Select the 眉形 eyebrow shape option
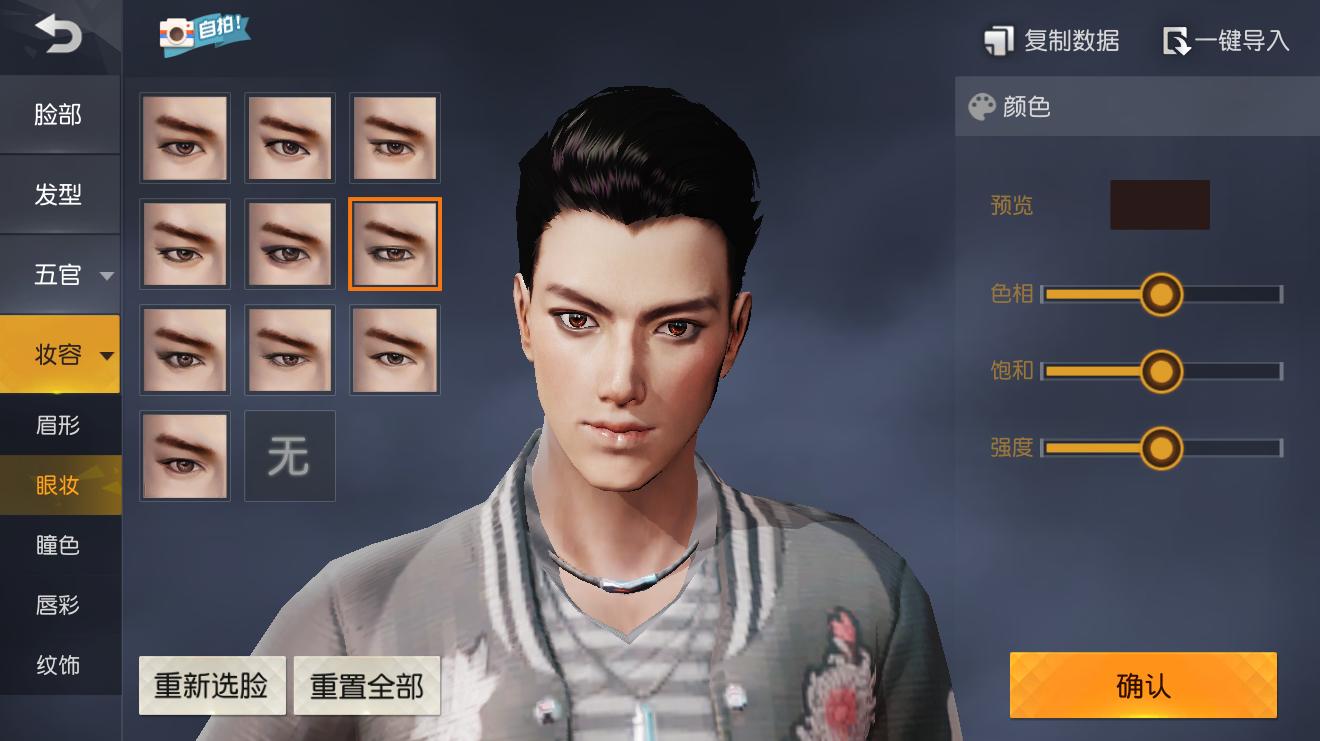The height and width of the screenshot is (741, 1320). [58, 425]
